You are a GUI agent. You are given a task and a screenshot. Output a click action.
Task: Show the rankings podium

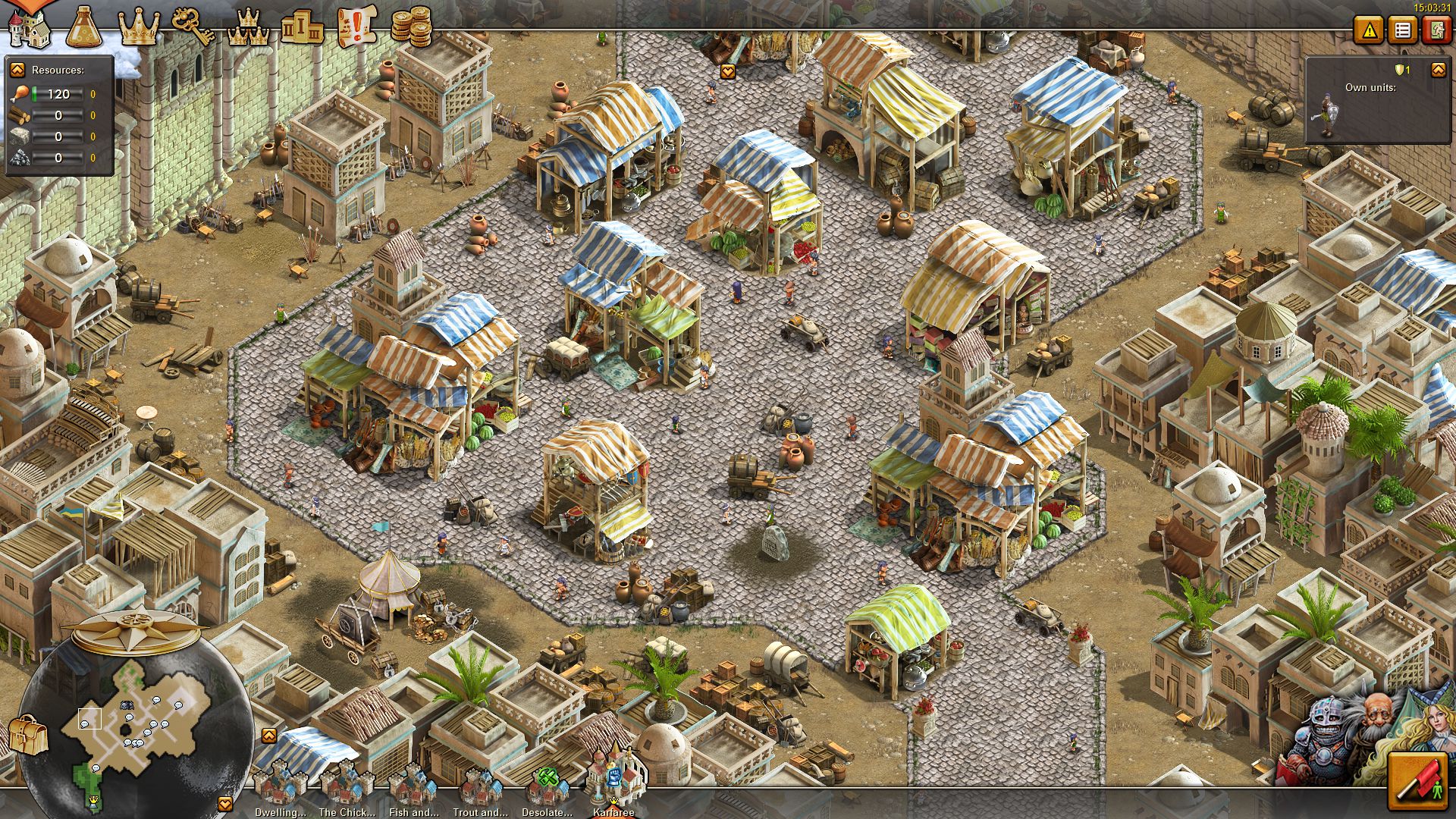tap(302, 27)
